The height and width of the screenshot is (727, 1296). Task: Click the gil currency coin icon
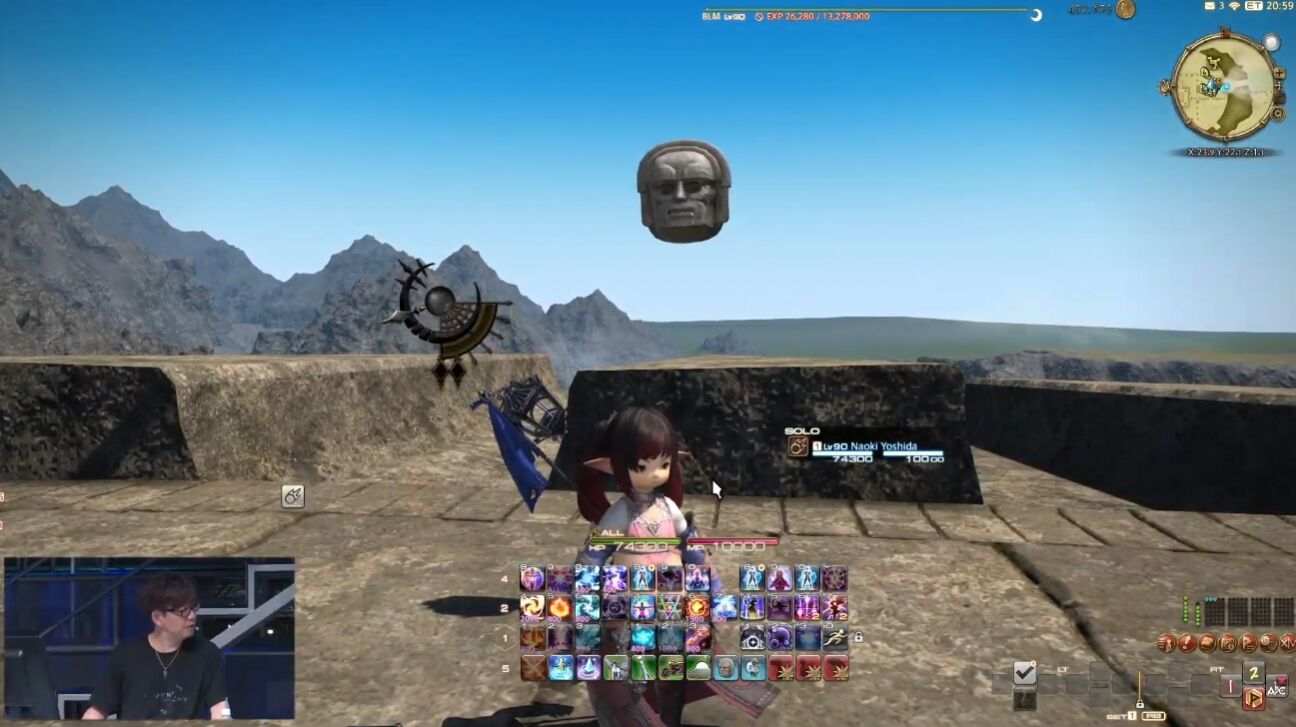pos(1125,9)
